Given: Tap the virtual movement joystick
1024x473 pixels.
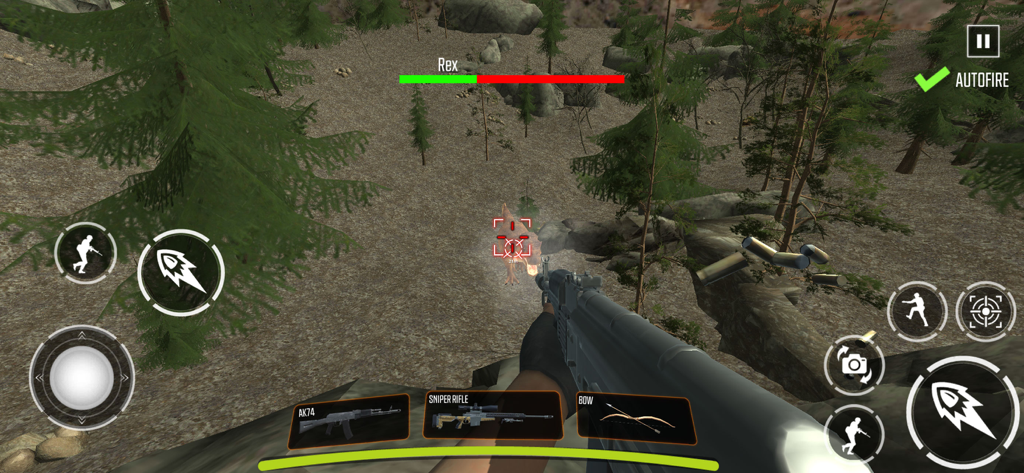Looking at the screenshot, I should (81, 377).
